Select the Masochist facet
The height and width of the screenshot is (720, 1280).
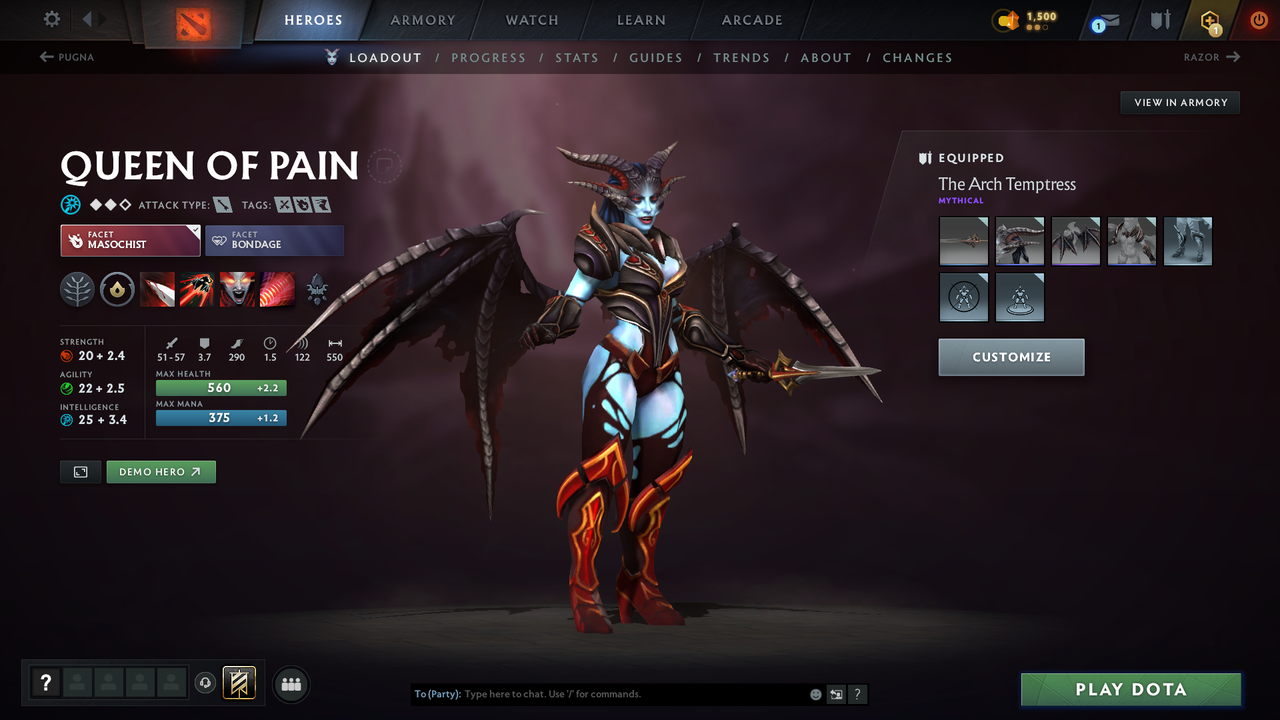130,240
